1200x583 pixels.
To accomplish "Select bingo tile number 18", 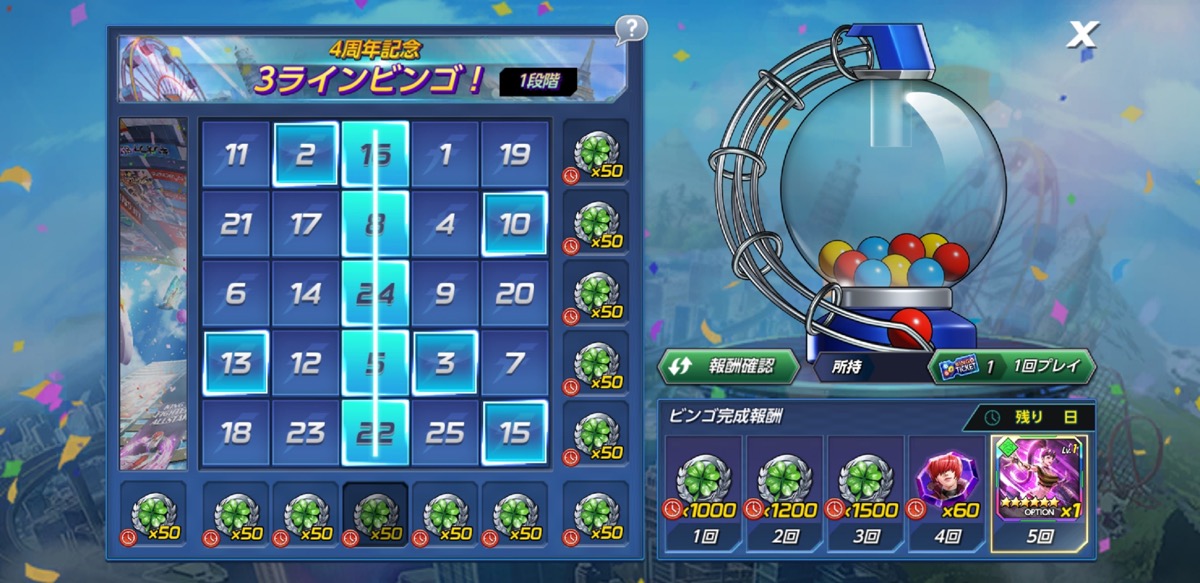I will click(236, 433).
